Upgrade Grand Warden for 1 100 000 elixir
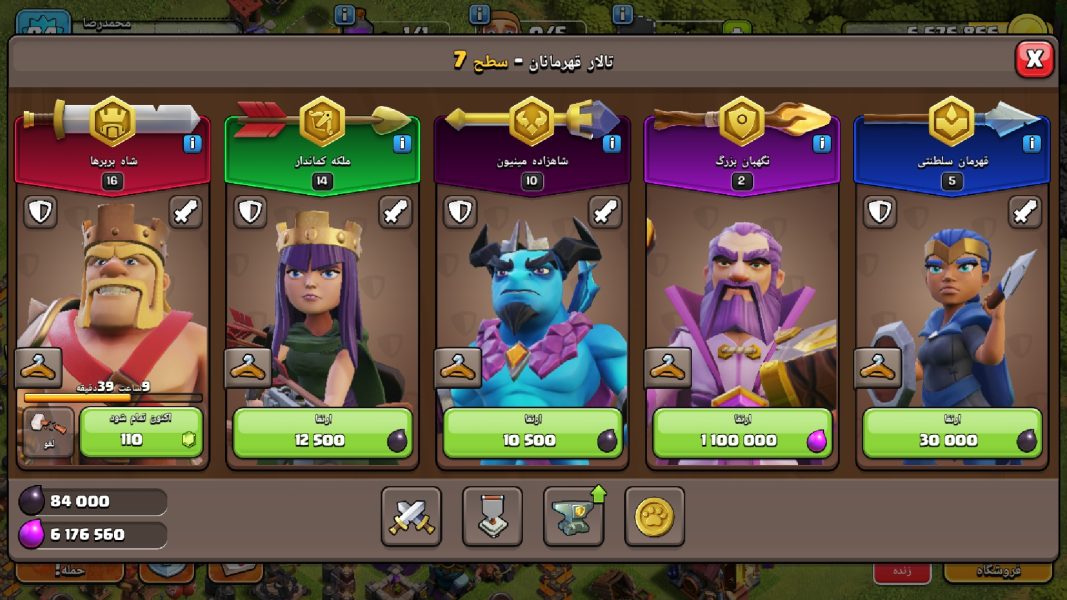The width and height of the screenshot is (1067, 600). pos(742,432)
